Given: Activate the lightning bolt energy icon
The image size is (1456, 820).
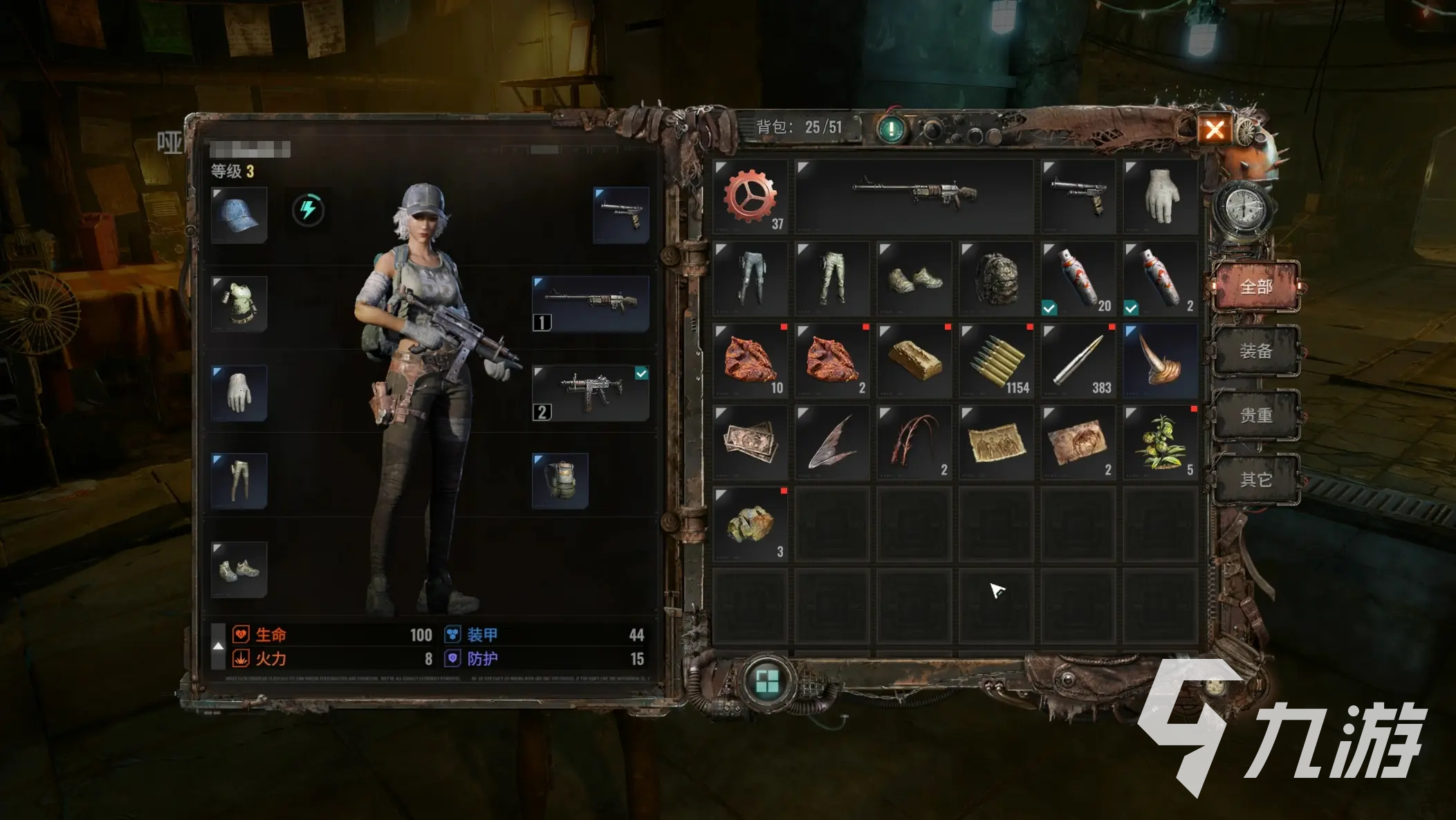Looking at the screenshot, I should pyautogui.click(x=308, y=209).
